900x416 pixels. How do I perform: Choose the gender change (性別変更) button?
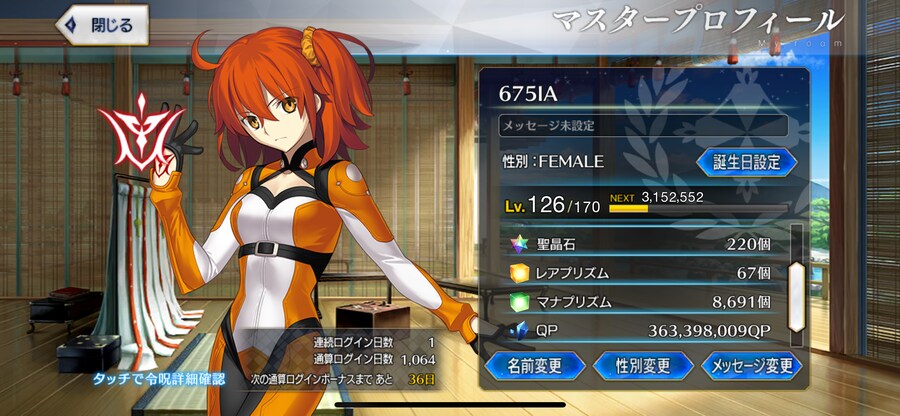click(643, 364)
